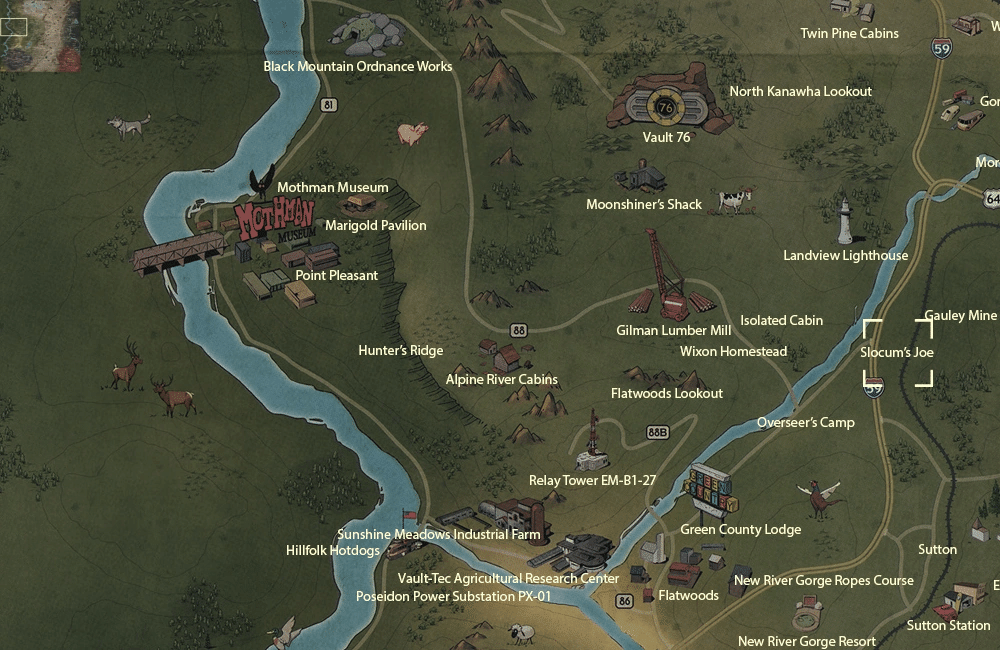This screenshot has height=650, width=1000.
Task: Choose Sunshine Meadows Industrial Farm marker
Action: coord(511,514)
